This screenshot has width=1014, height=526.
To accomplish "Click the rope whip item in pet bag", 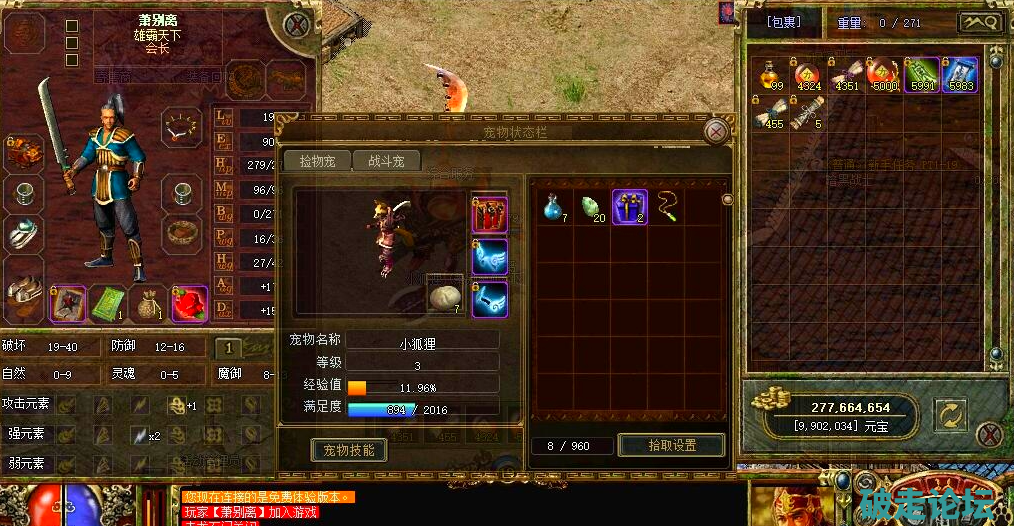I will coord(667,208).
